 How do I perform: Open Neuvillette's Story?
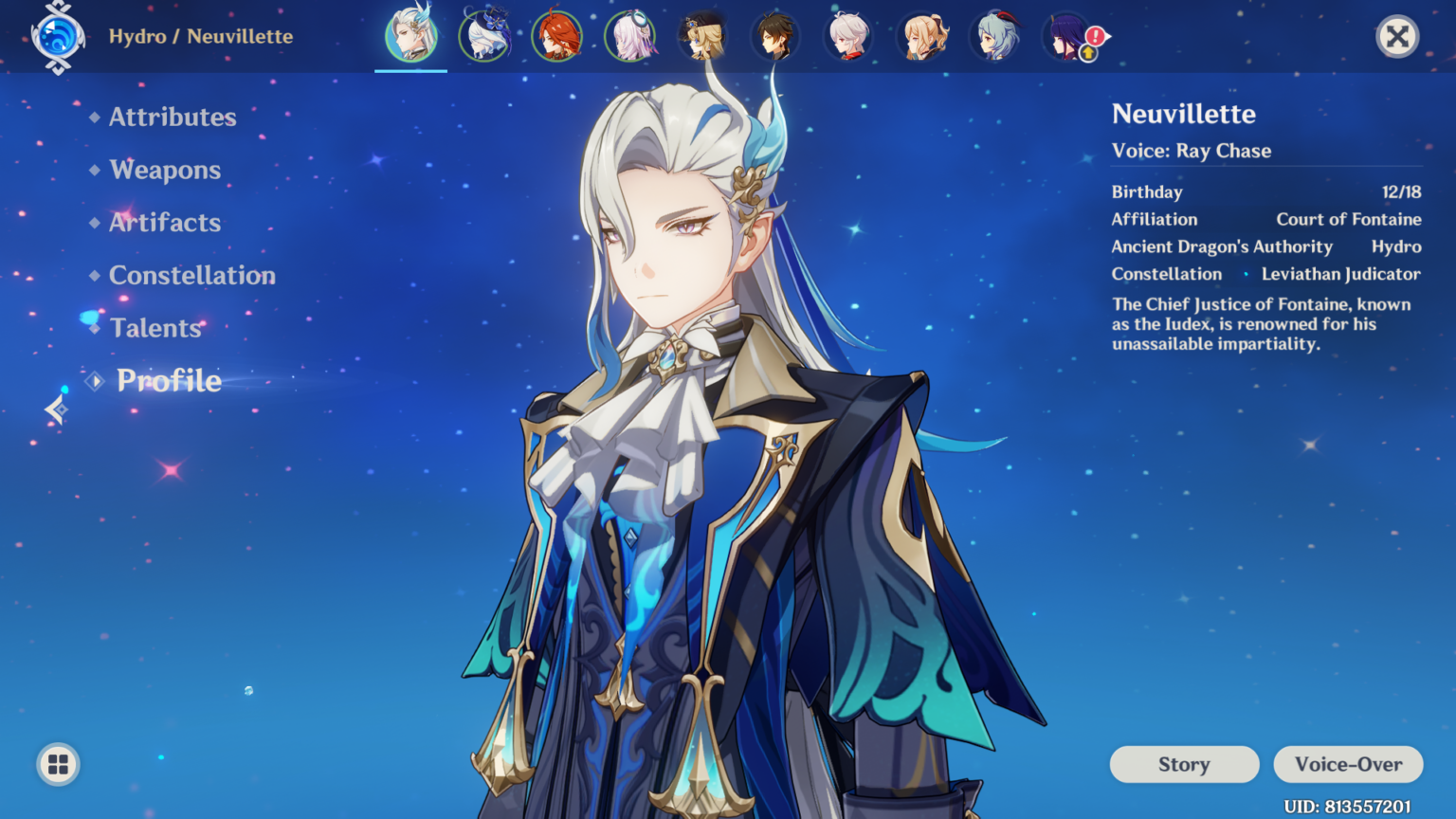(x=1184, y=764)
